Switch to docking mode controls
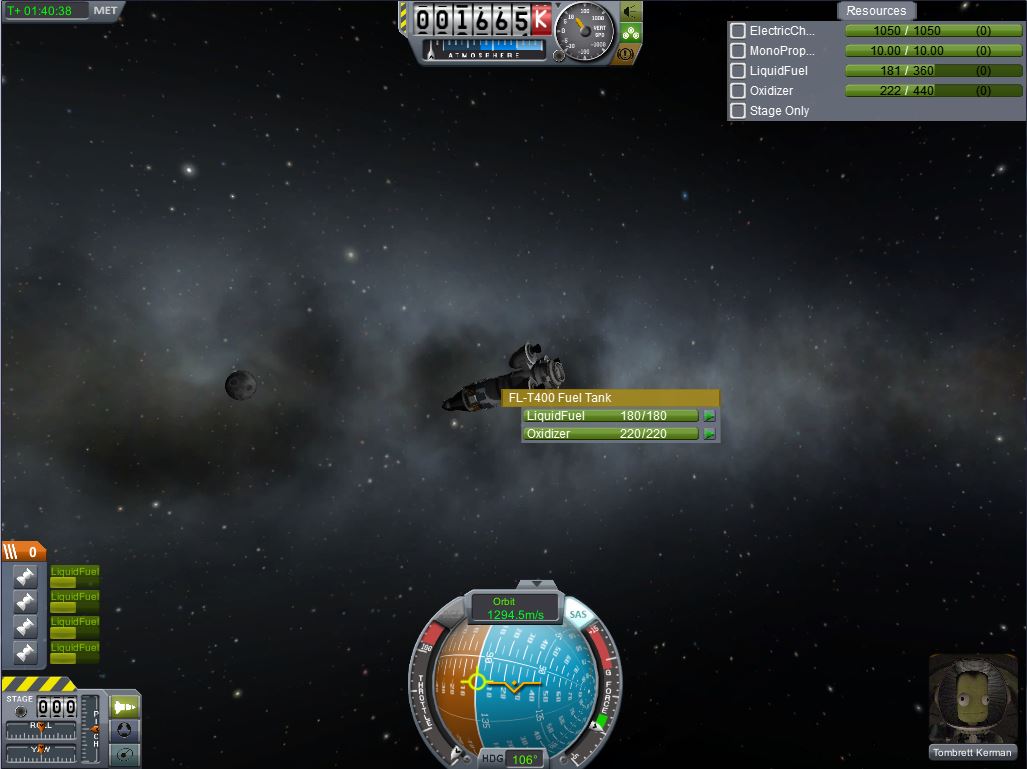 tap(125, 730)
